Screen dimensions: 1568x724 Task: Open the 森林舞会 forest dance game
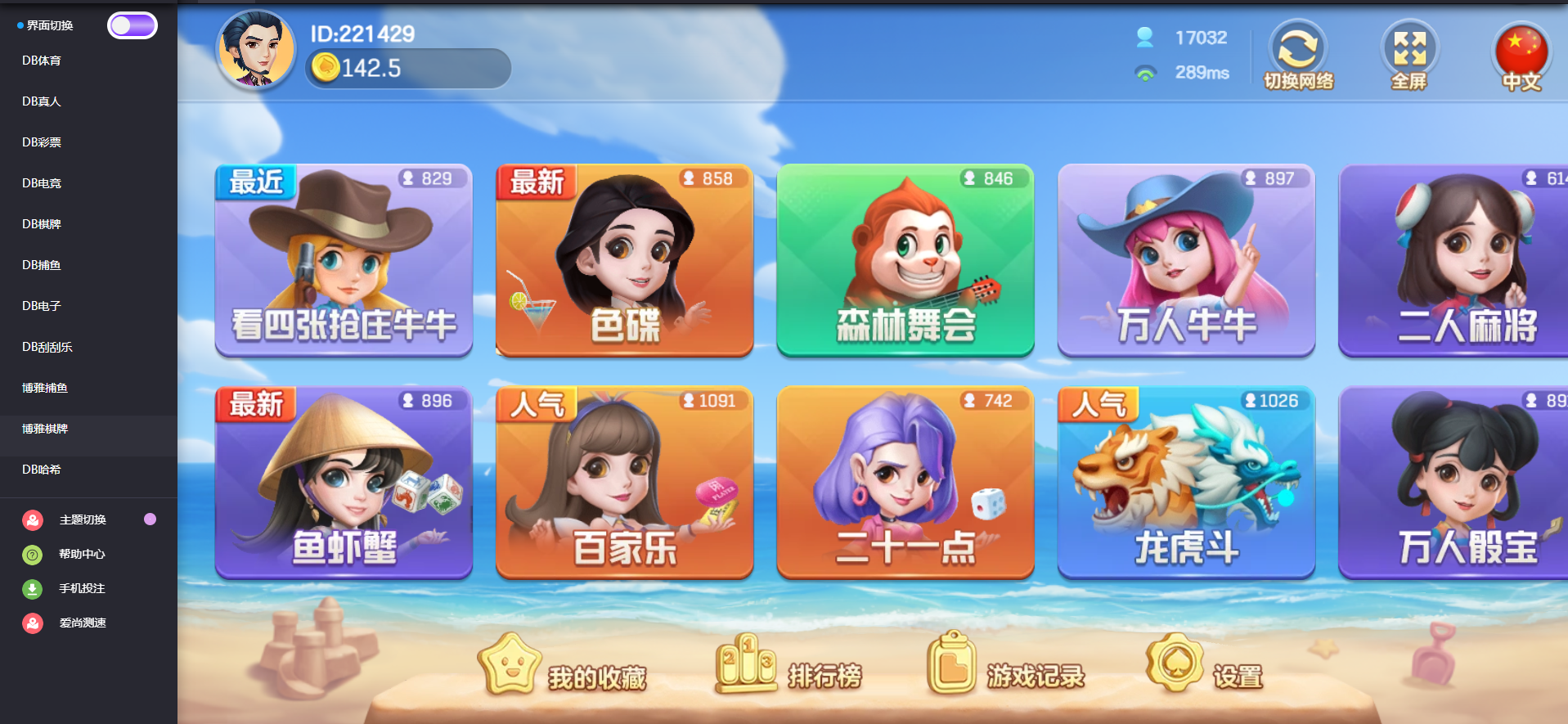[905, 260]
